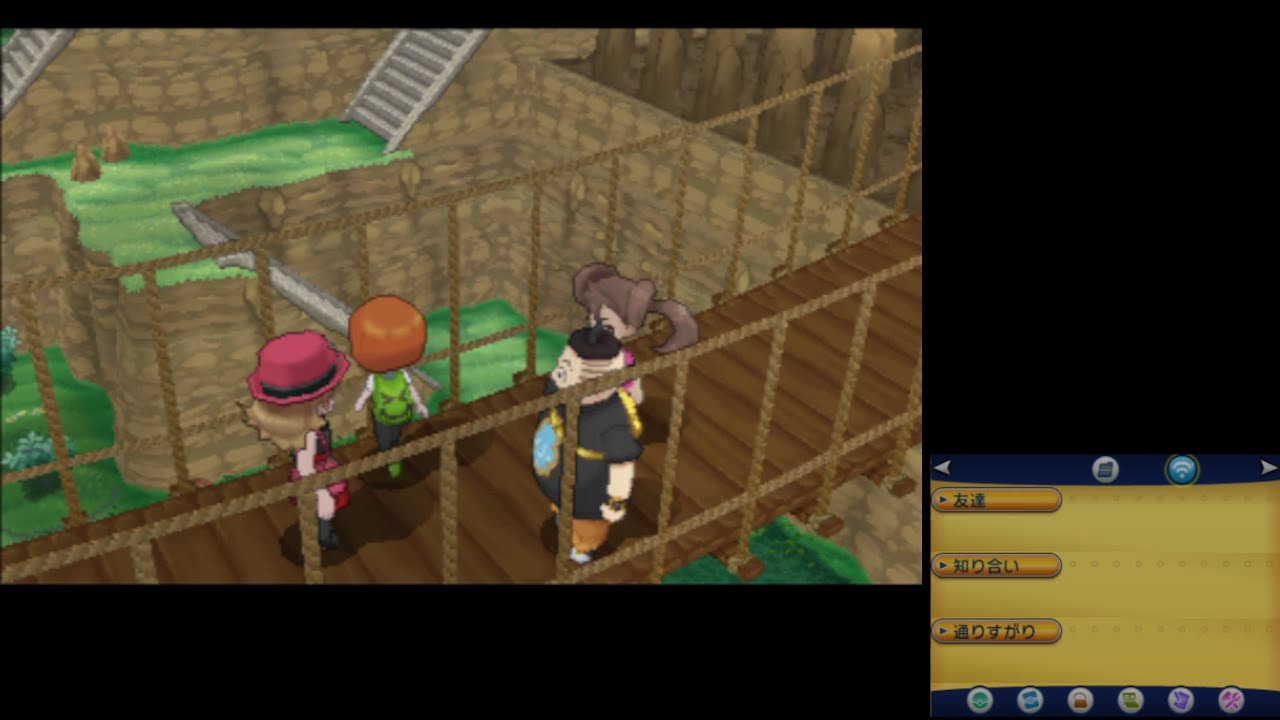The width and height of the screenshot is (1280, 720).
Task: Open the PSS menu grid icon
Action: pos(1105,469)
